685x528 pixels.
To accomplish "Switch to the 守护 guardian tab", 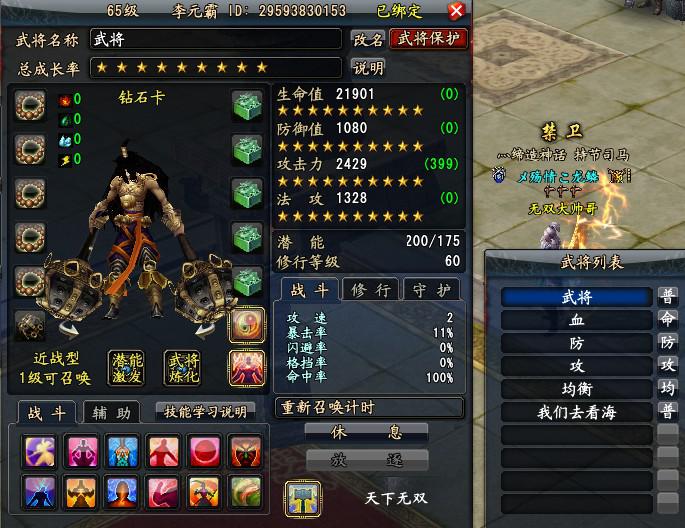I will click(431, 290).
